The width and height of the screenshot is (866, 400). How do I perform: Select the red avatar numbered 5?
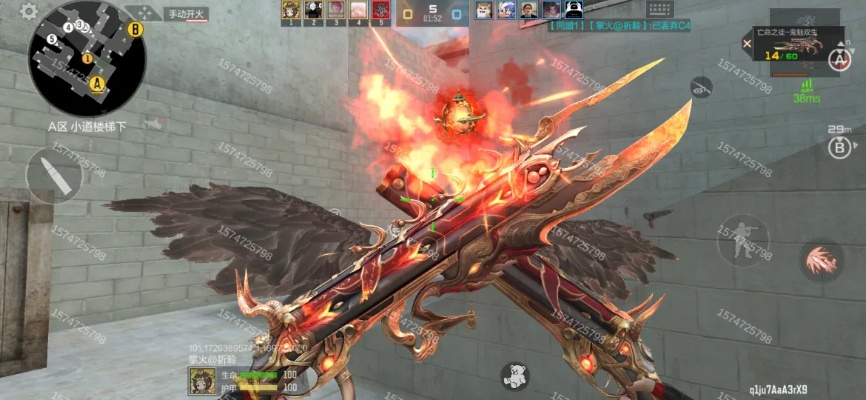[381, 11]
